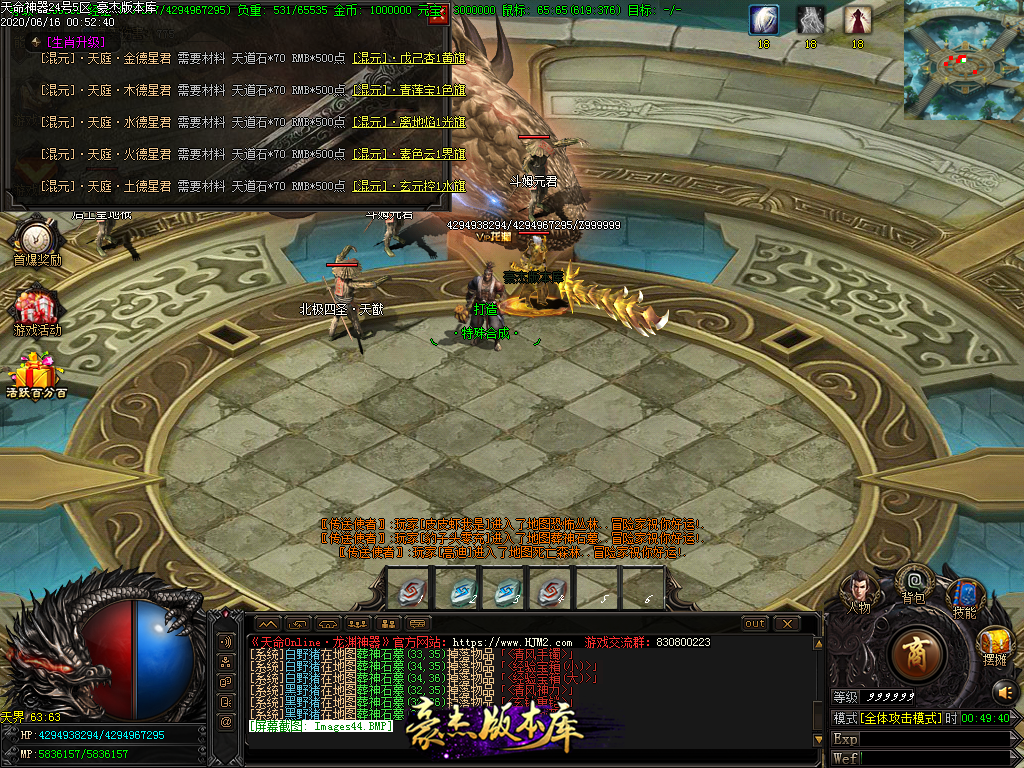
Task: Choose the 玄元控水旗 upgrade link
Action: click(x=409, y=186)
